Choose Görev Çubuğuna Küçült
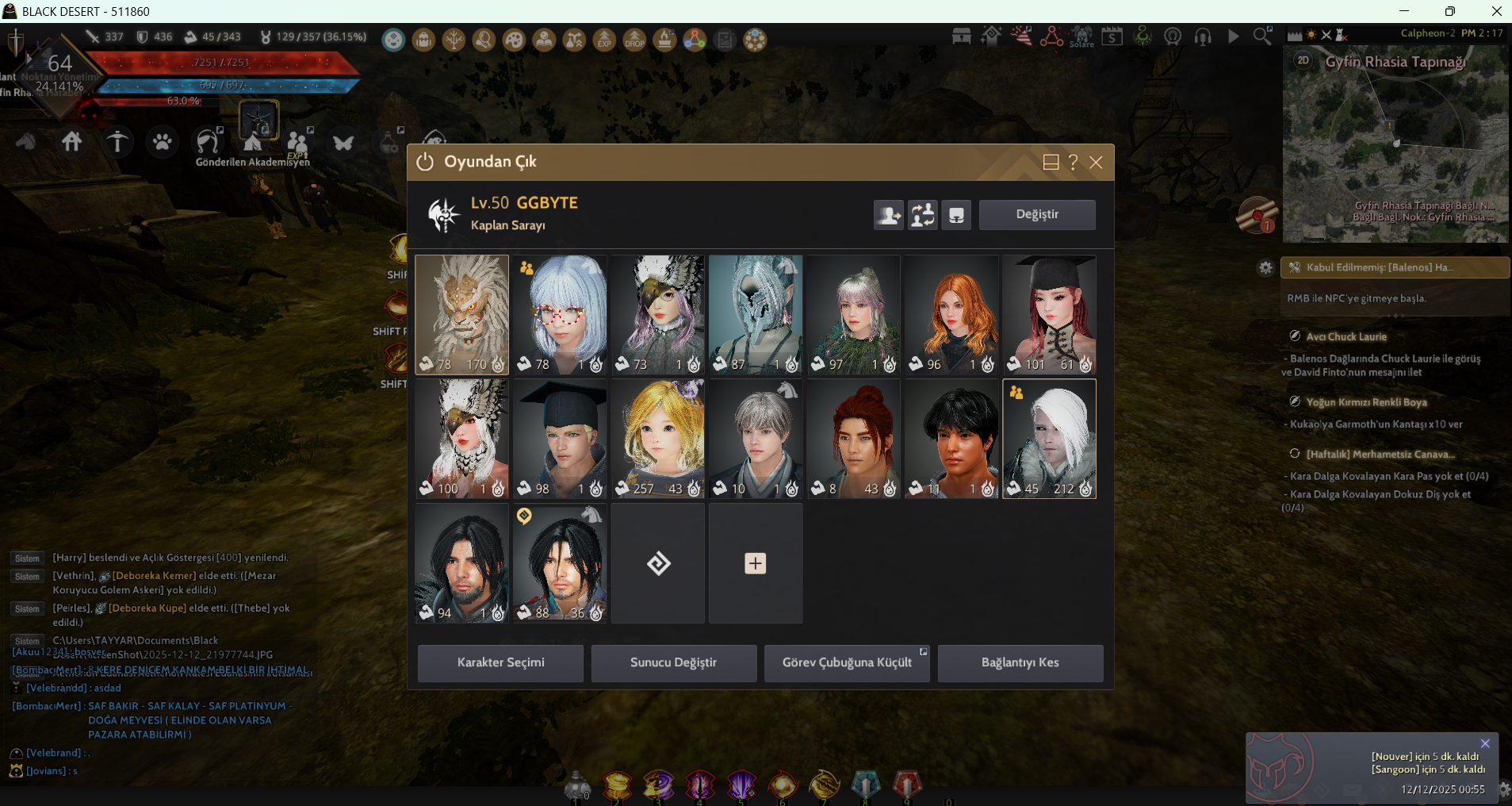The image size is (1512, 806). click(x=846, y=662)
